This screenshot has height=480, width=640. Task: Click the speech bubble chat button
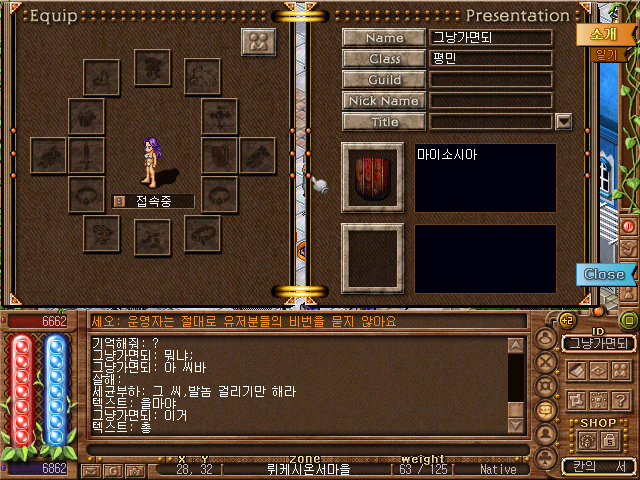(546, 410)
